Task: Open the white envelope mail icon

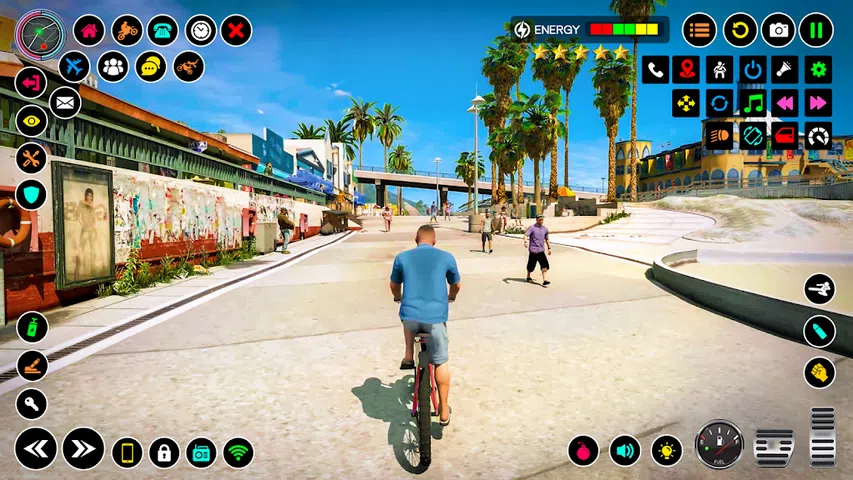Action: [65, 102]
